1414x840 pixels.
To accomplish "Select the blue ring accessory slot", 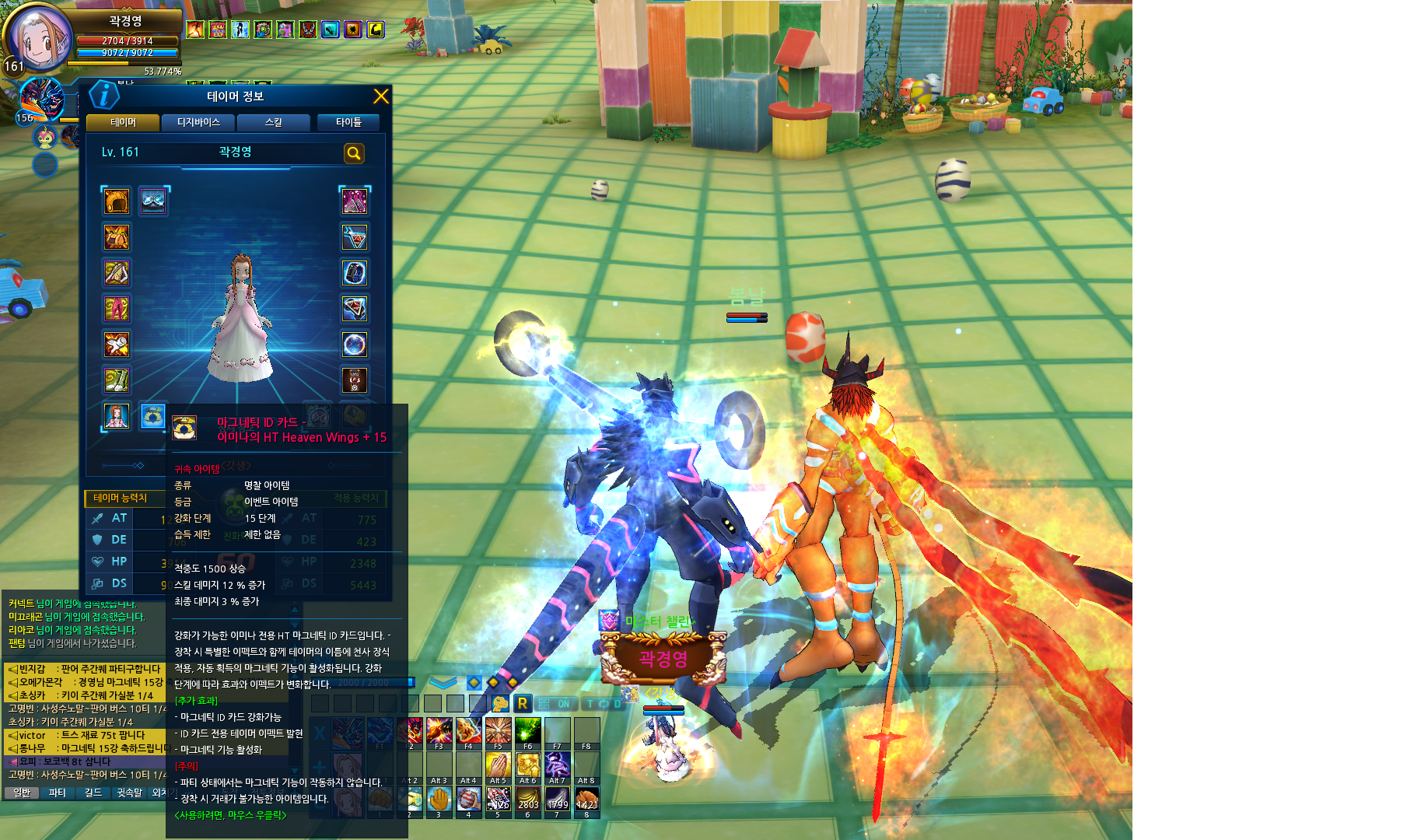I will [x=355, y=273].
